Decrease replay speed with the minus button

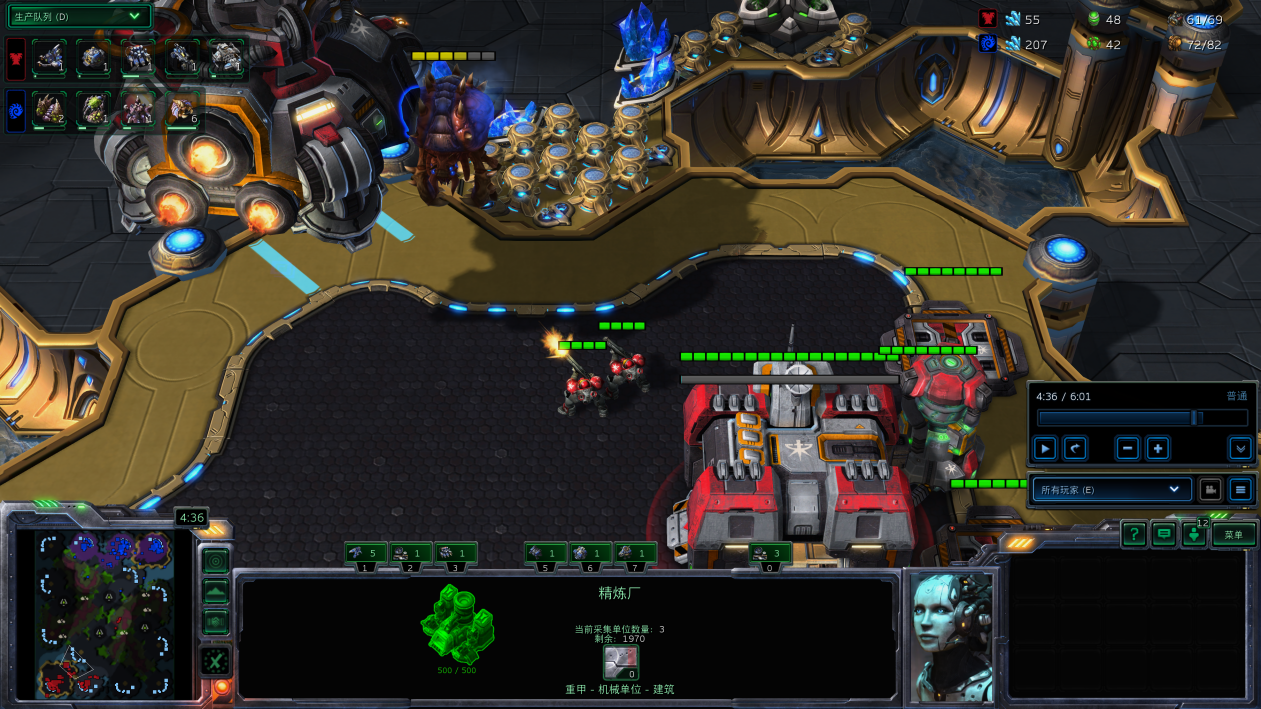1128,449
